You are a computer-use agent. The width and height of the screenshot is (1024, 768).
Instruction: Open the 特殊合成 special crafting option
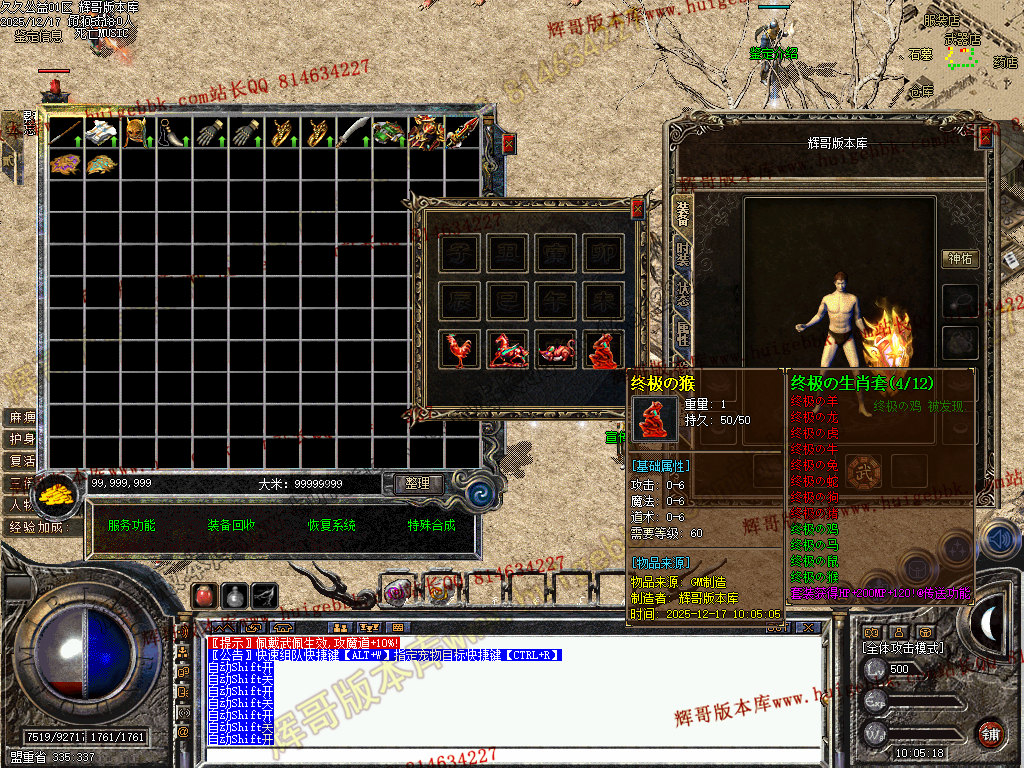tap(431, 525)
